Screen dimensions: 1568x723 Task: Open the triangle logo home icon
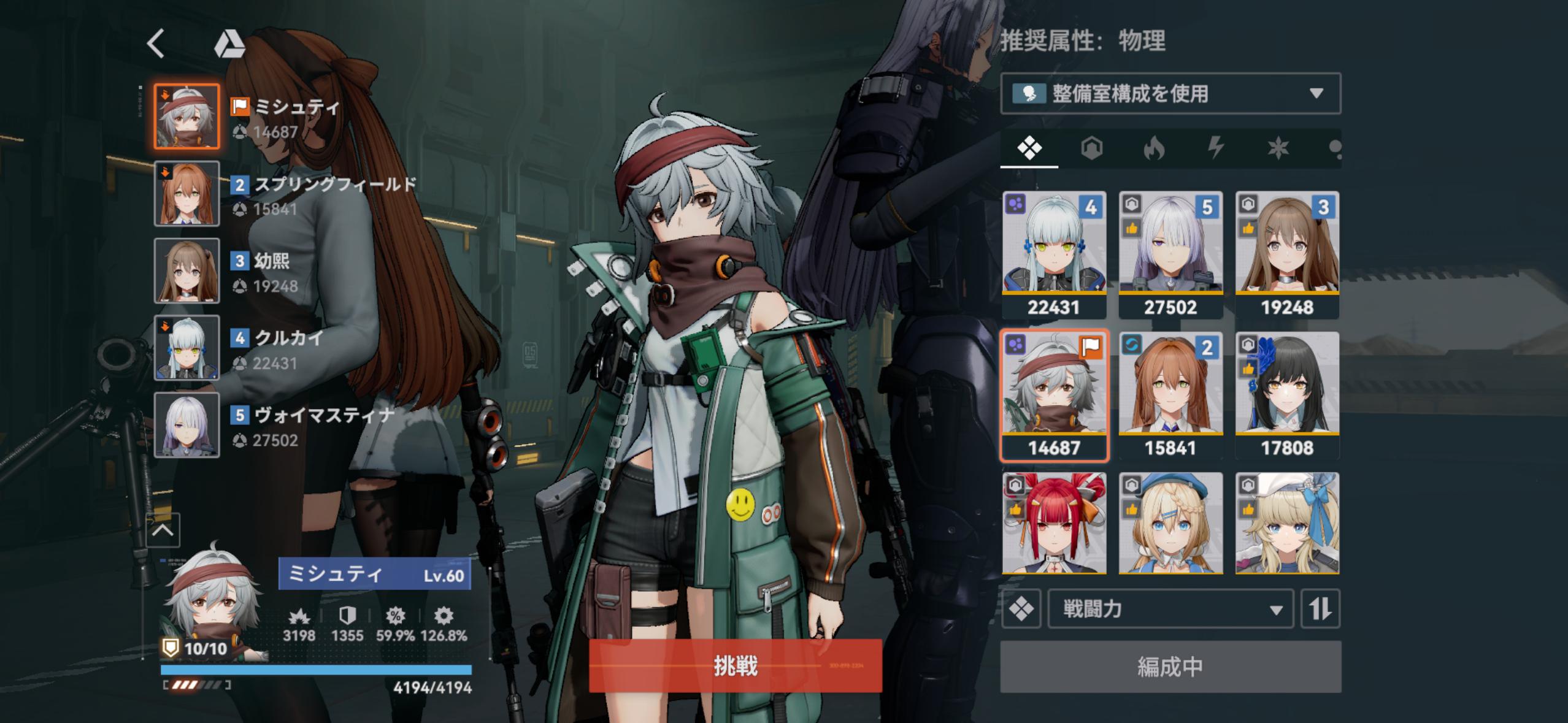click(229, 44)
